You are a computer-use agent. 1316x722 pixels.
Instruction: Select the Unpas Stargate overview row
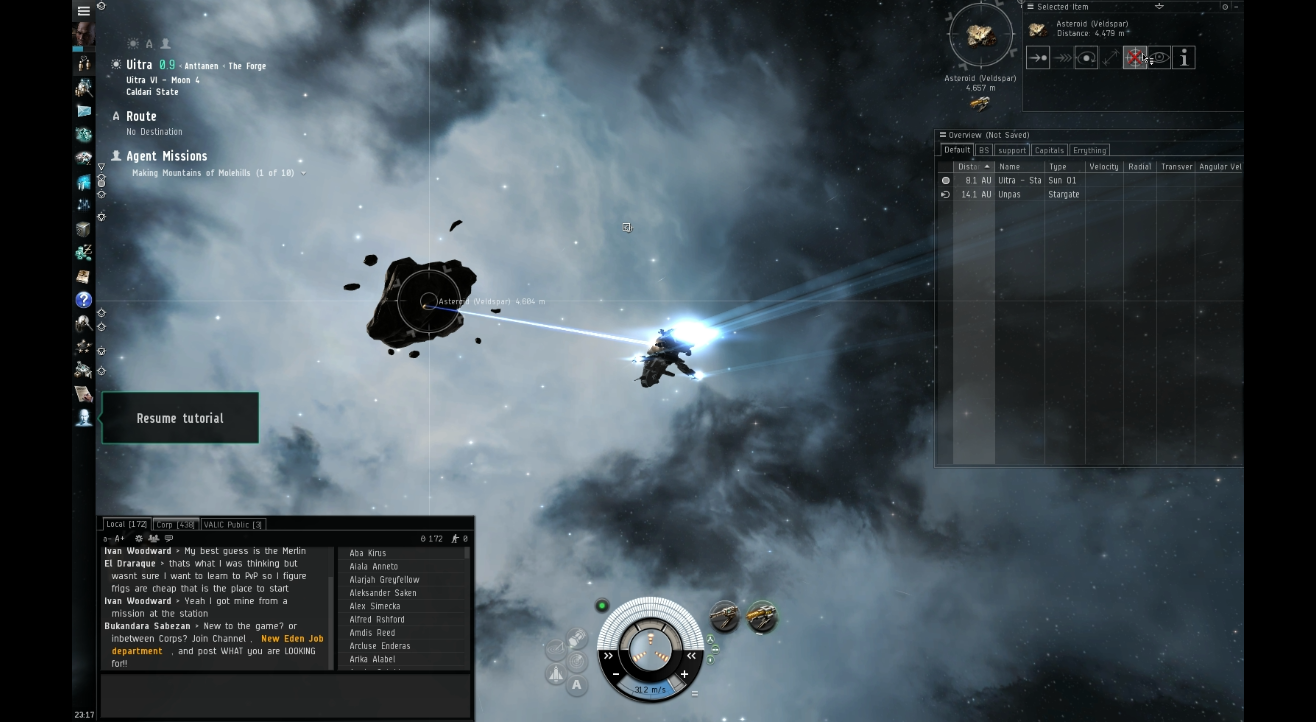tap(1010, 194)
